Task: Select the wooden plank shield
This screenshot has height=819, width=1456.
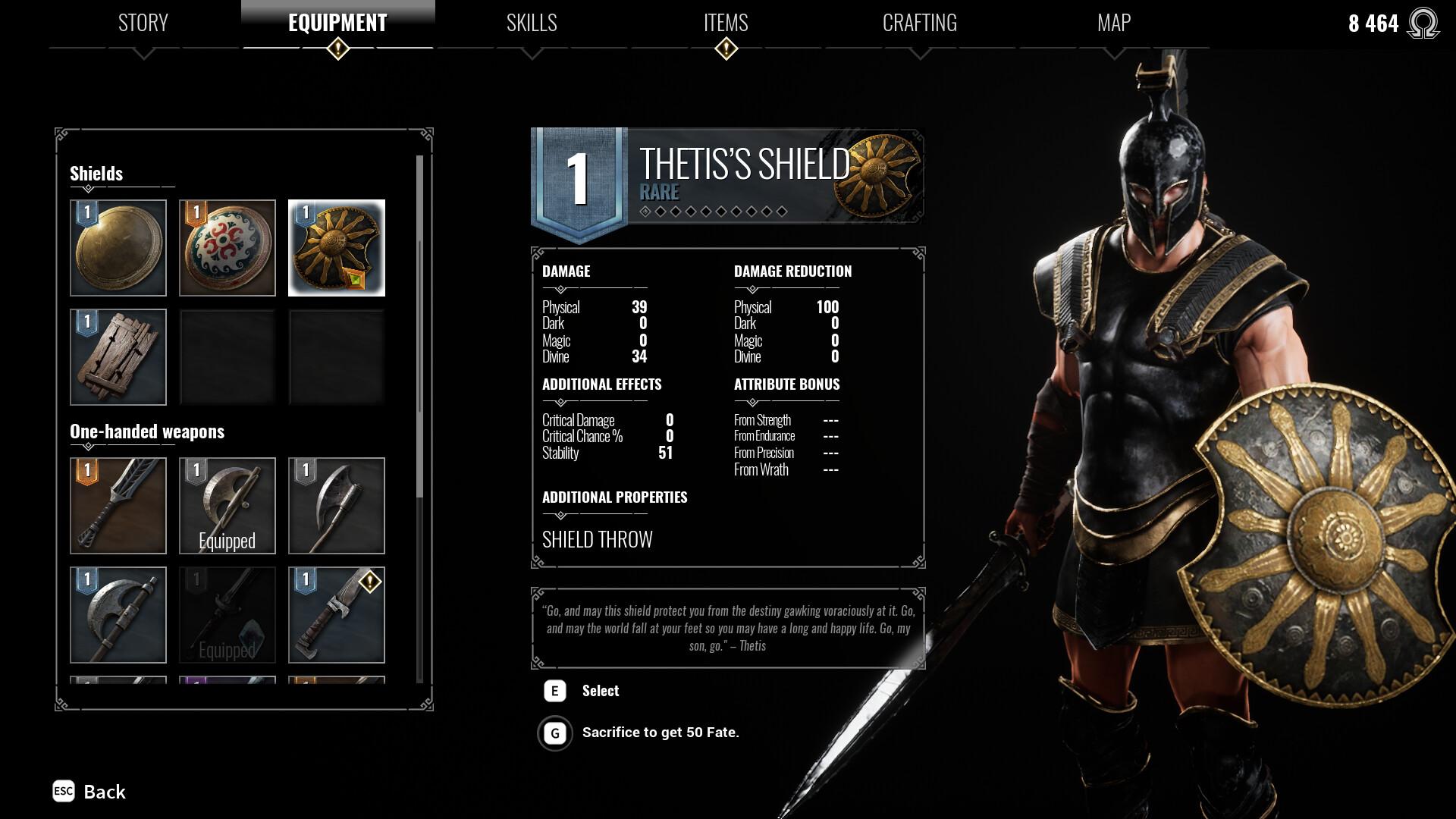Action: pos(119,356)
